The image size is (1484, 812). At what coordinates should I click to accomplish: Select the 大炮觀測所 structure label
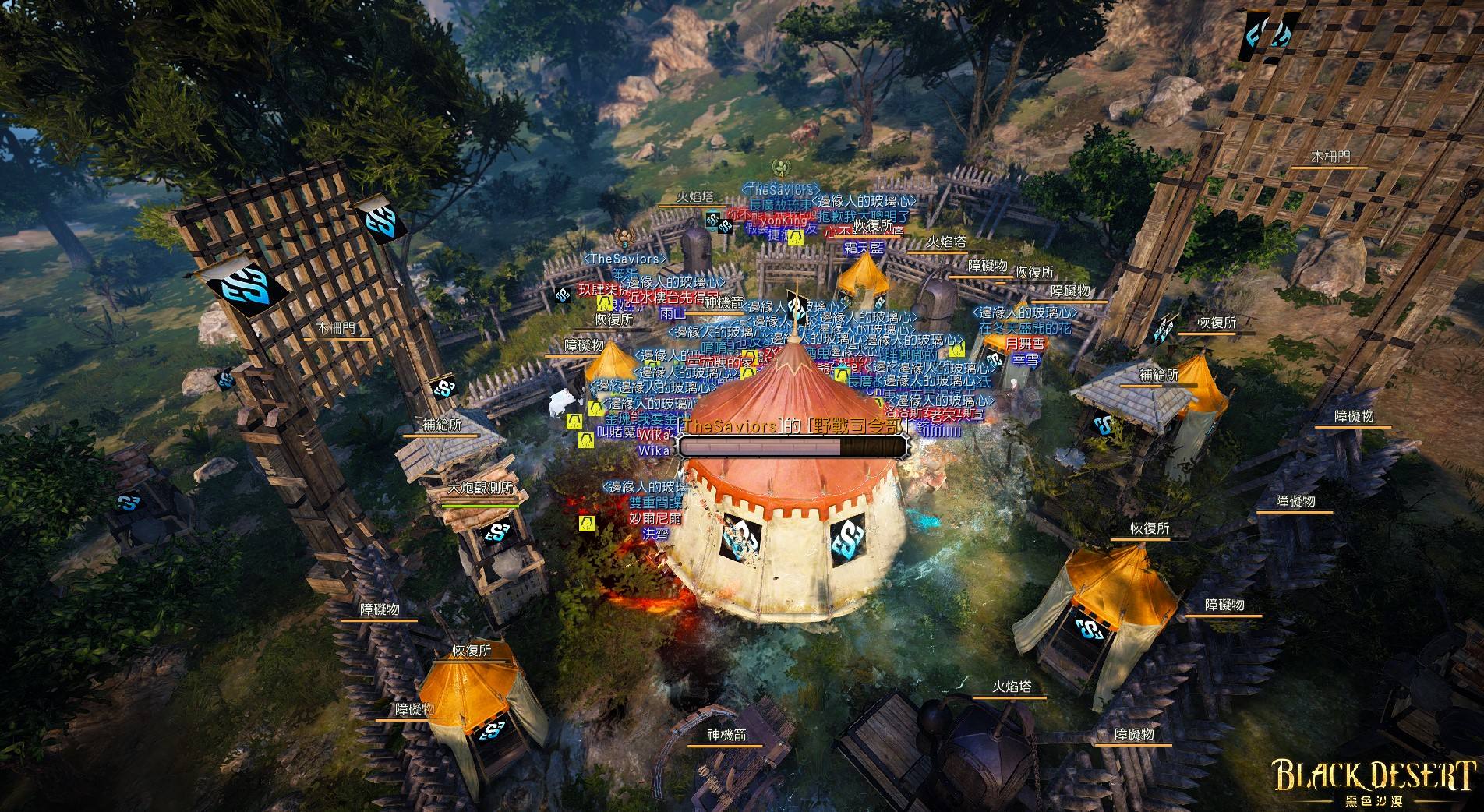pos(483,489)
